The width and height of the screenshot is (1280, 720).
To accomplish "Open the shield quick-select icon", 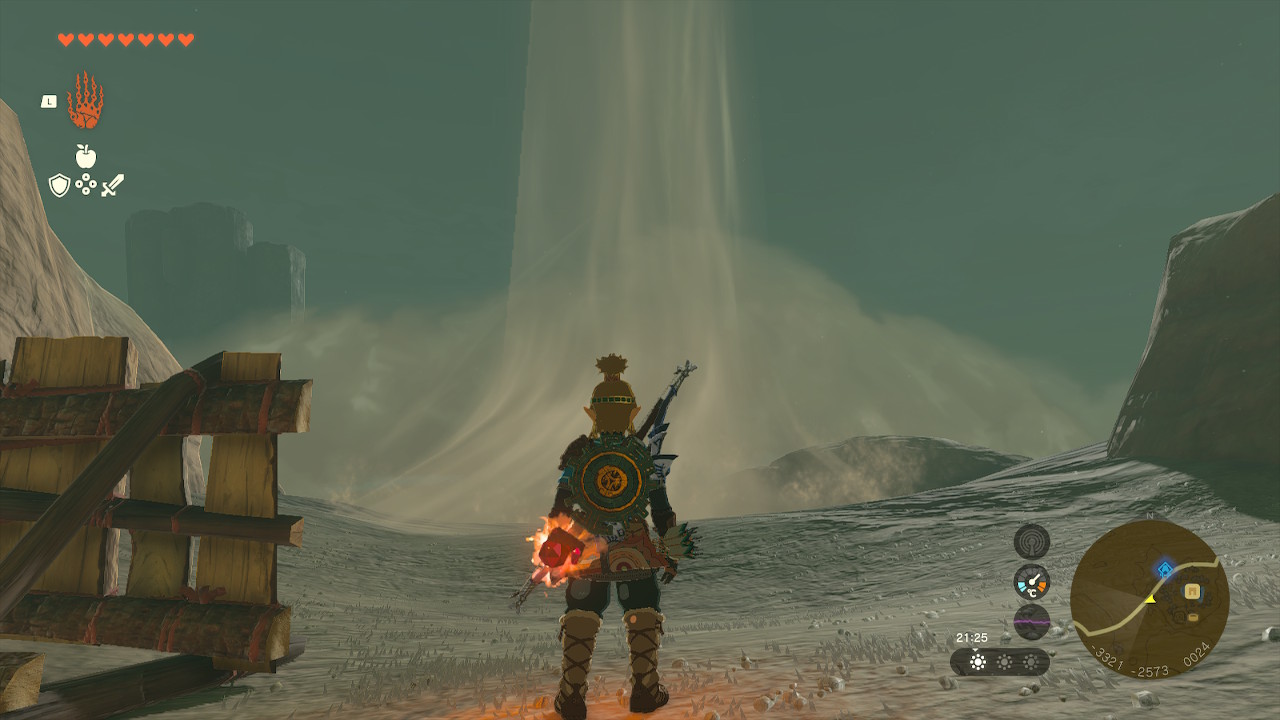I will 59,185.
